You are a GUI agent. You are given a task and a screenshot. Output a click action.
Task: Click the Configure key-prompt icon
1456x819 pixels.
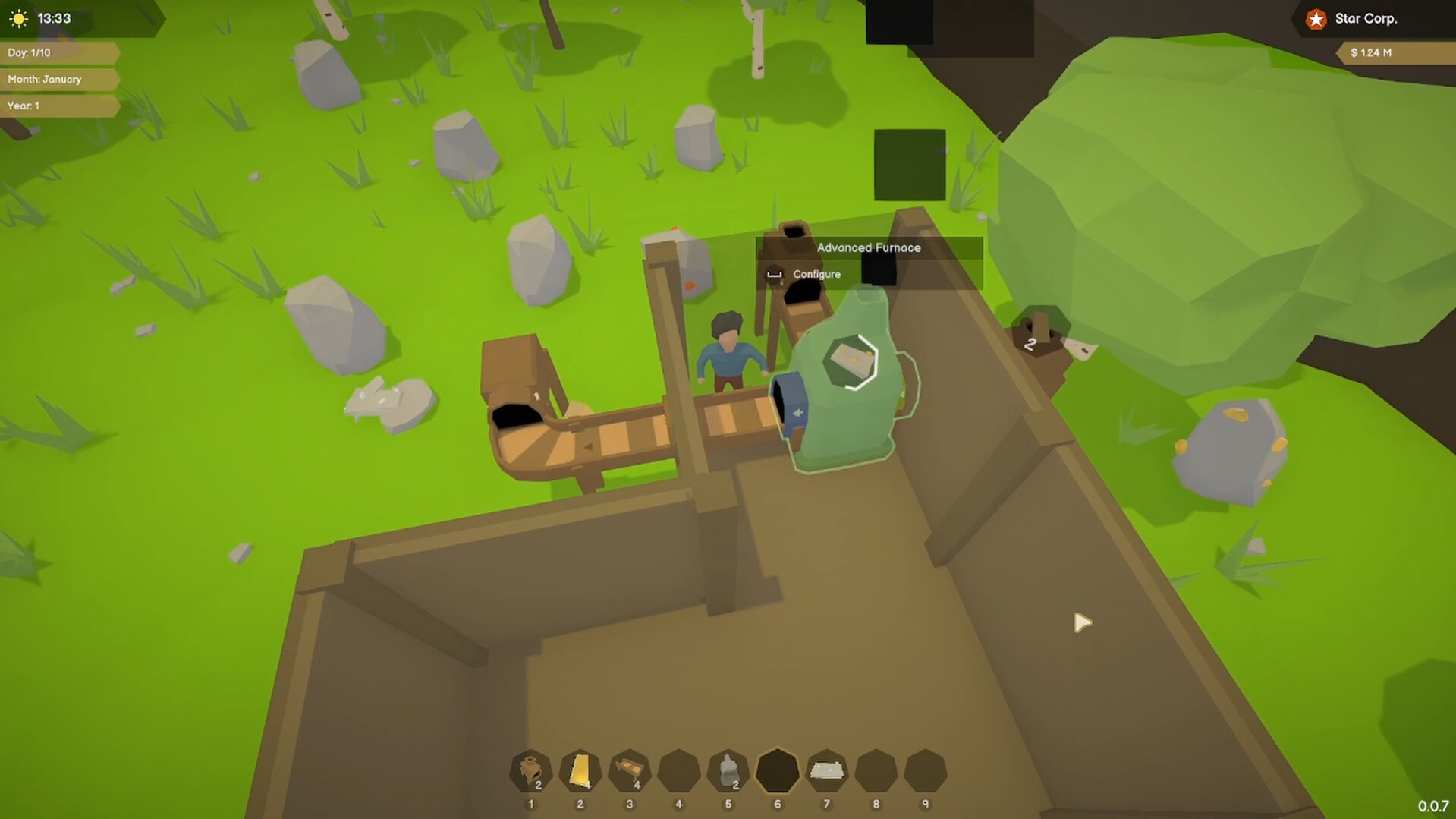point(774,274)
